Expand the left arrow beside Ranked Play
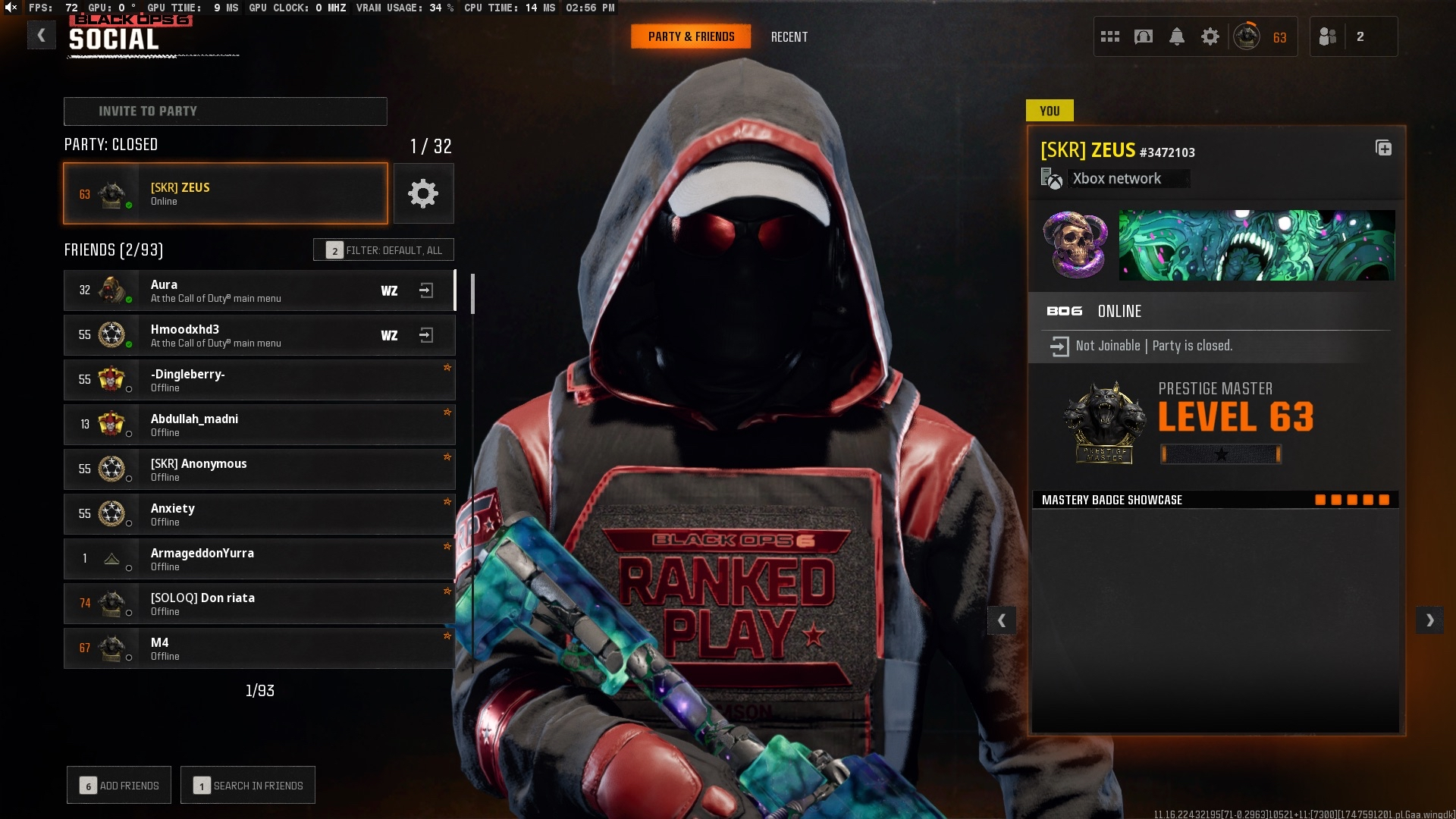This screenshot has height=819, width=1456. click(x=1003, y=620)
